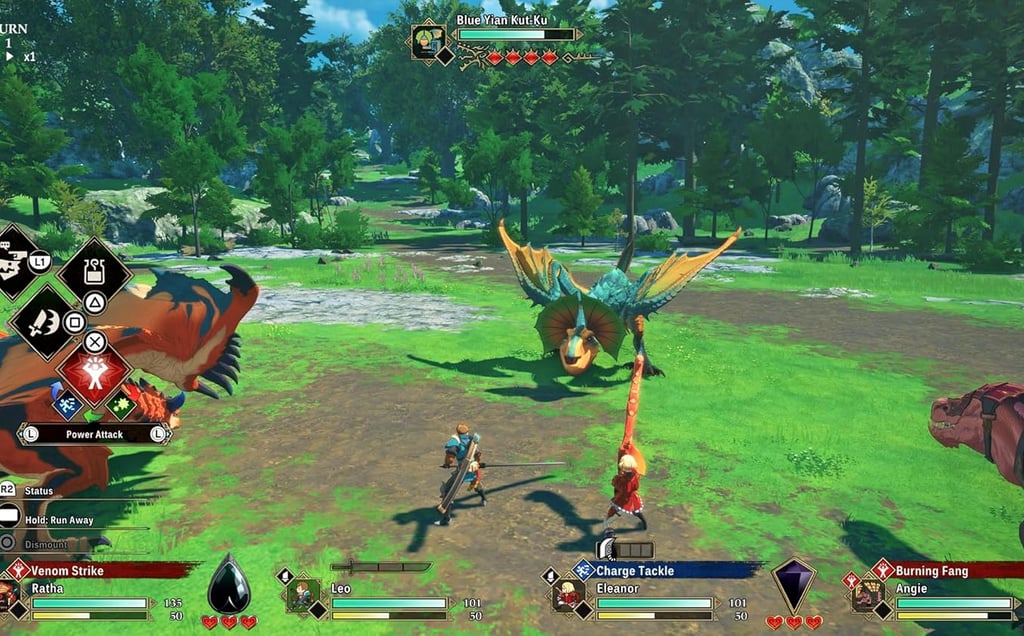The width and height of the screenshot is (1024, 636).
Task: Open the sword-and-claw Skills command
Action: (43, 322)
